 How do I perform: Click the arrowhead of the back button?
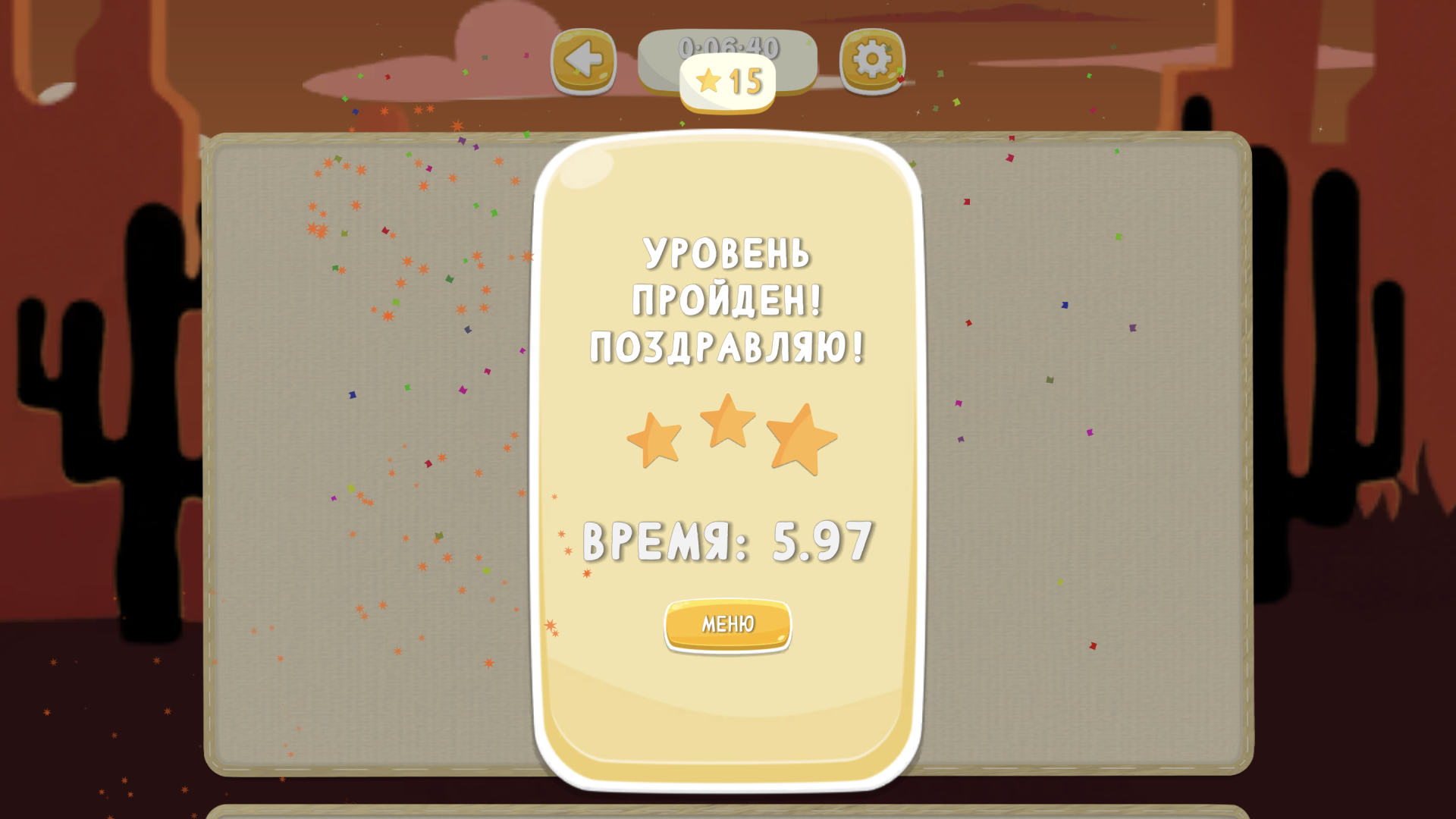coord(578,58)
